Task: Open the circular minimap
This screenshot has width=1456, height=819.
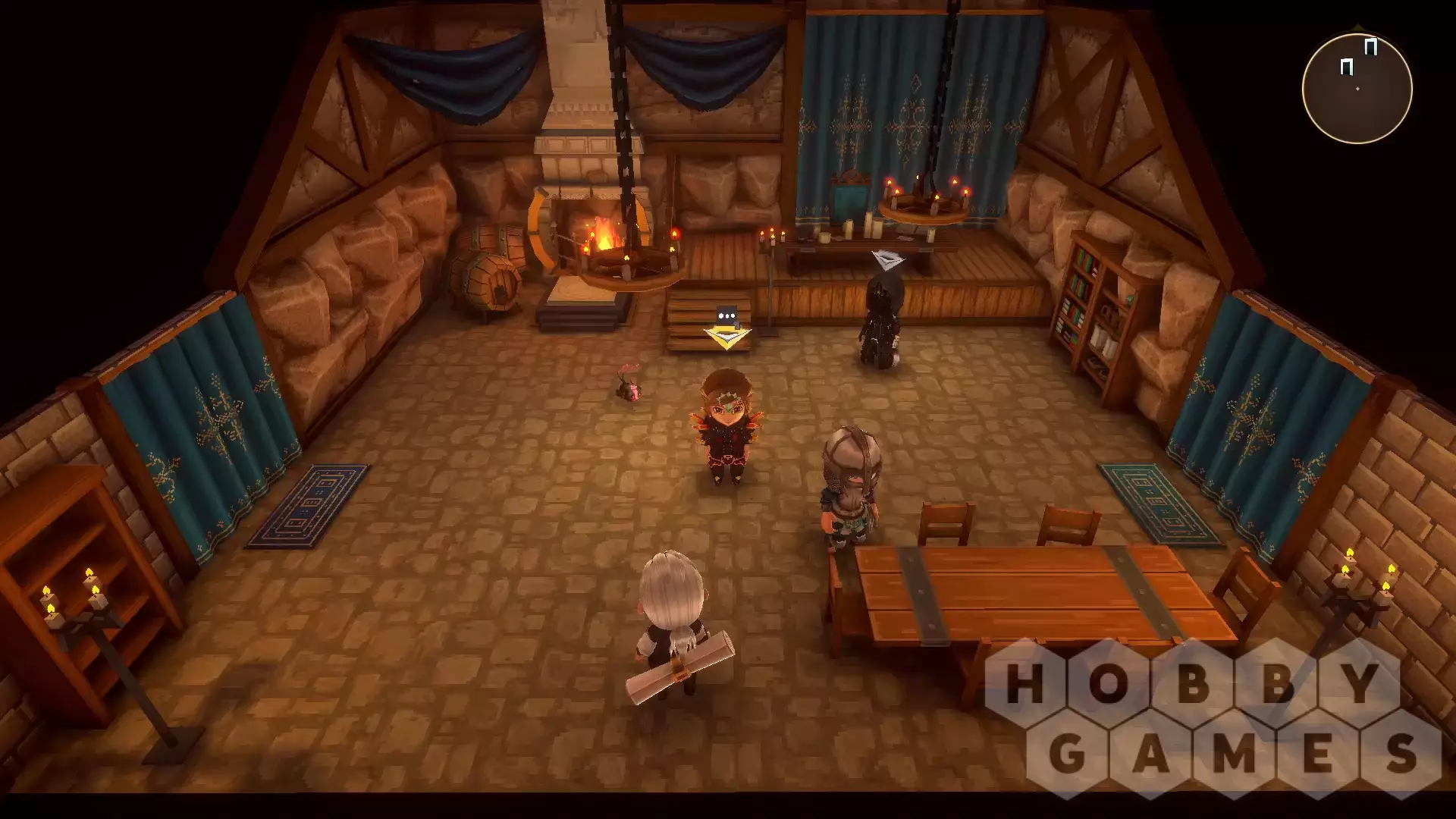Action: click(1357, 88)
